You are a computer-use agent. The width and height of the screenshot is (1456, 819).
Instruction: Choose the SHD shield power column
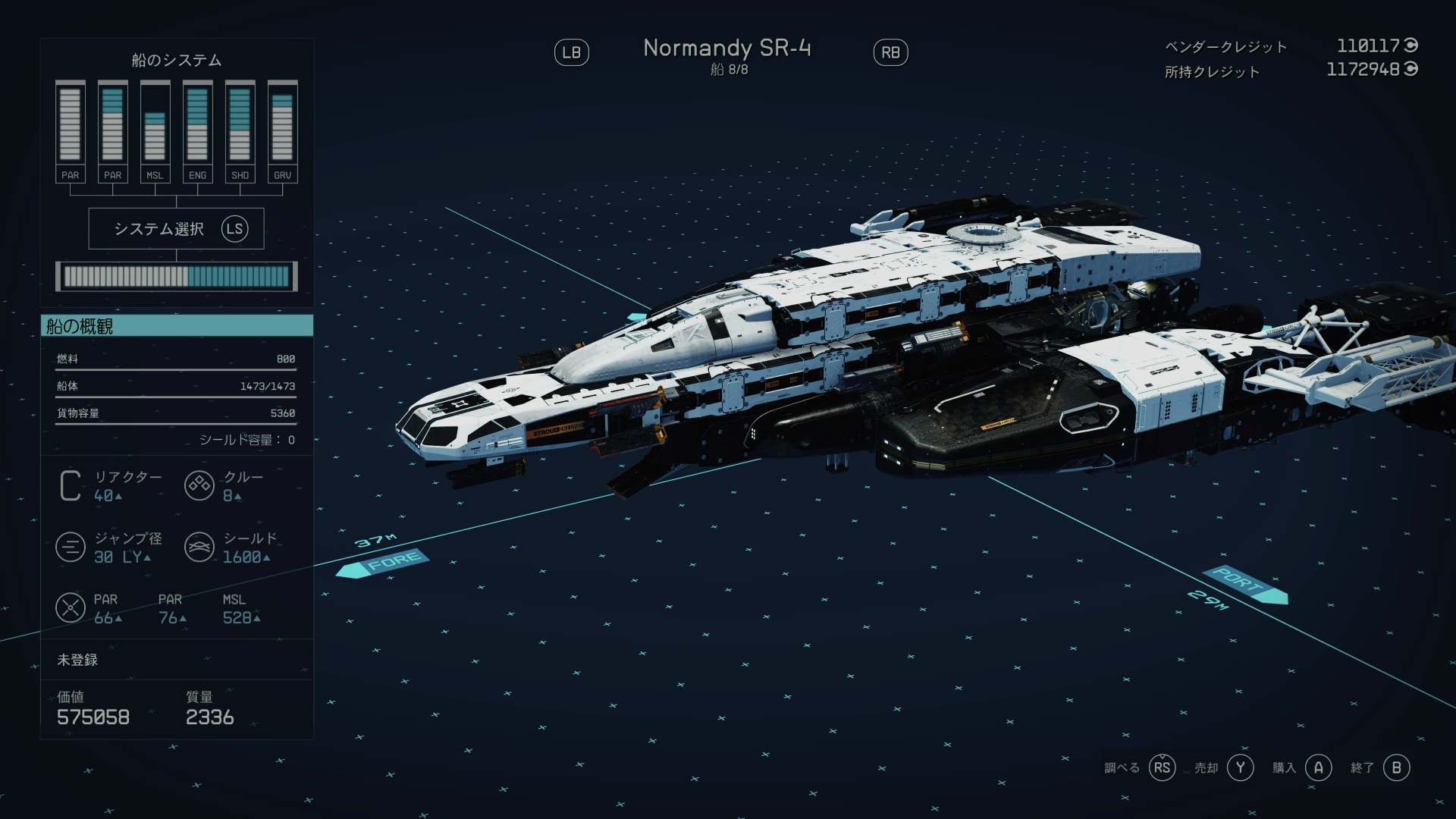240,131
